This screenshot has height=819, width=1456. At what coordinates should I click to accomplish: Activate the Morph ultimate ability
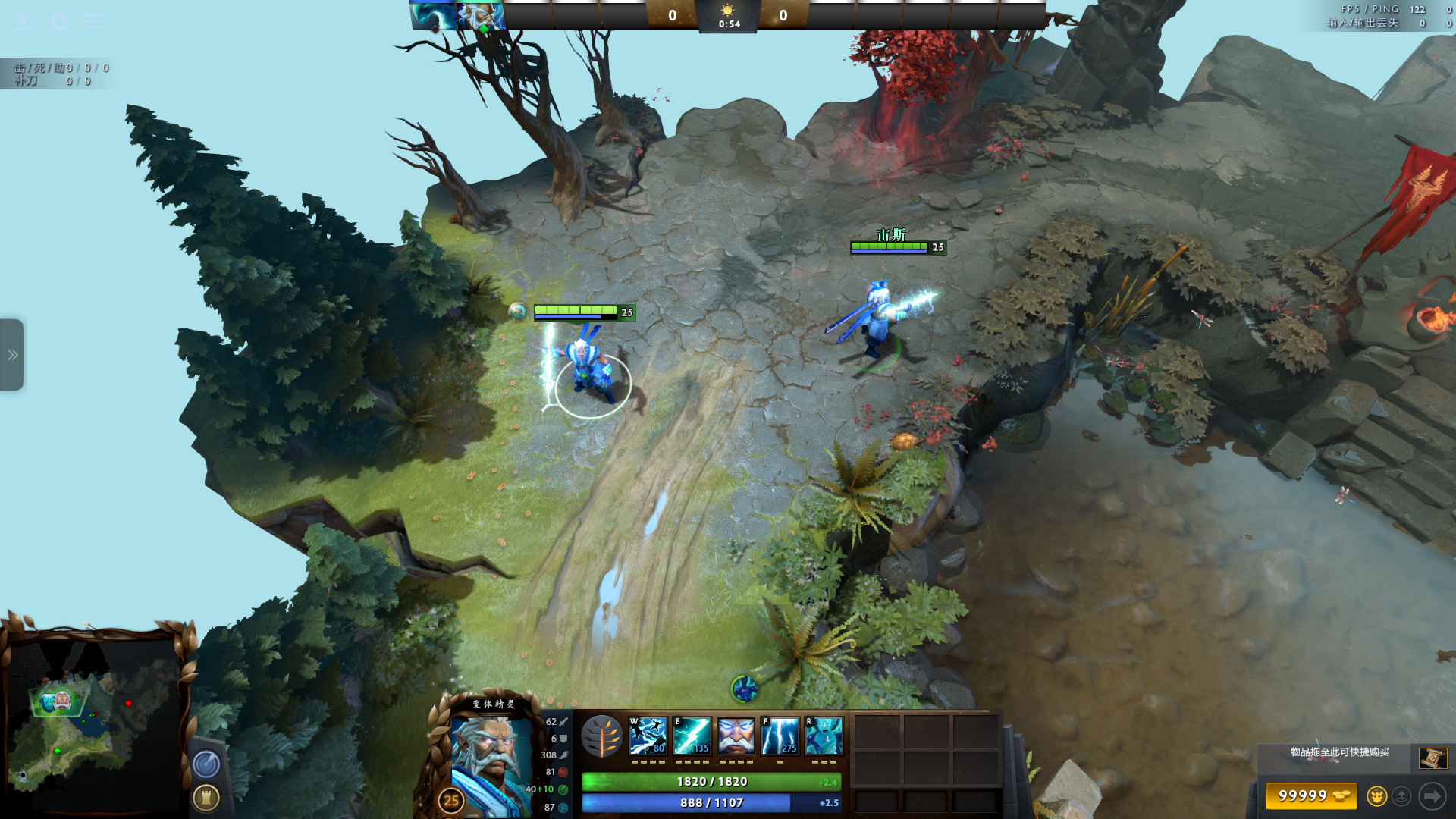tap(824, 736)
